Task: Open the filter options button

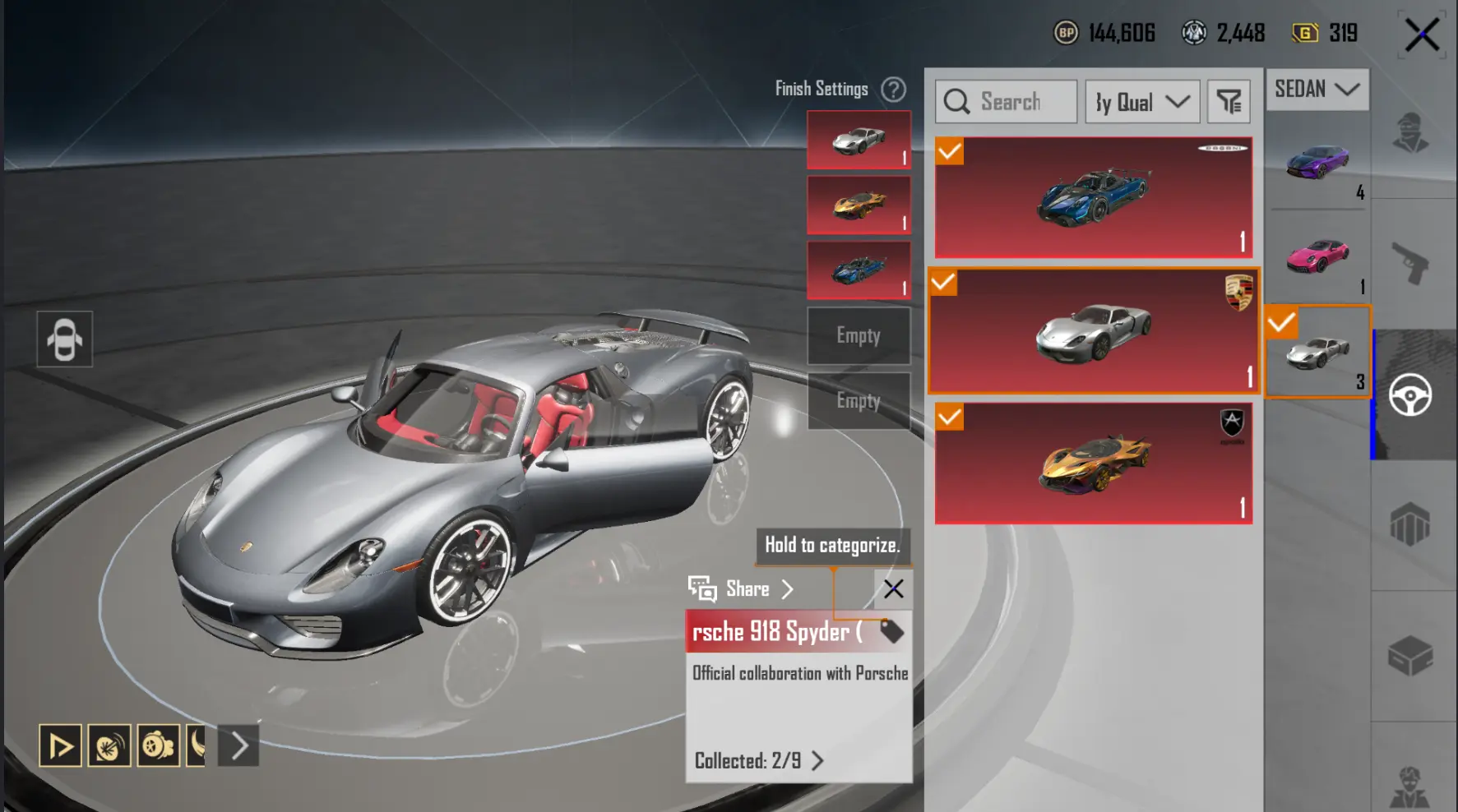Action: (x=1229, y=102)
